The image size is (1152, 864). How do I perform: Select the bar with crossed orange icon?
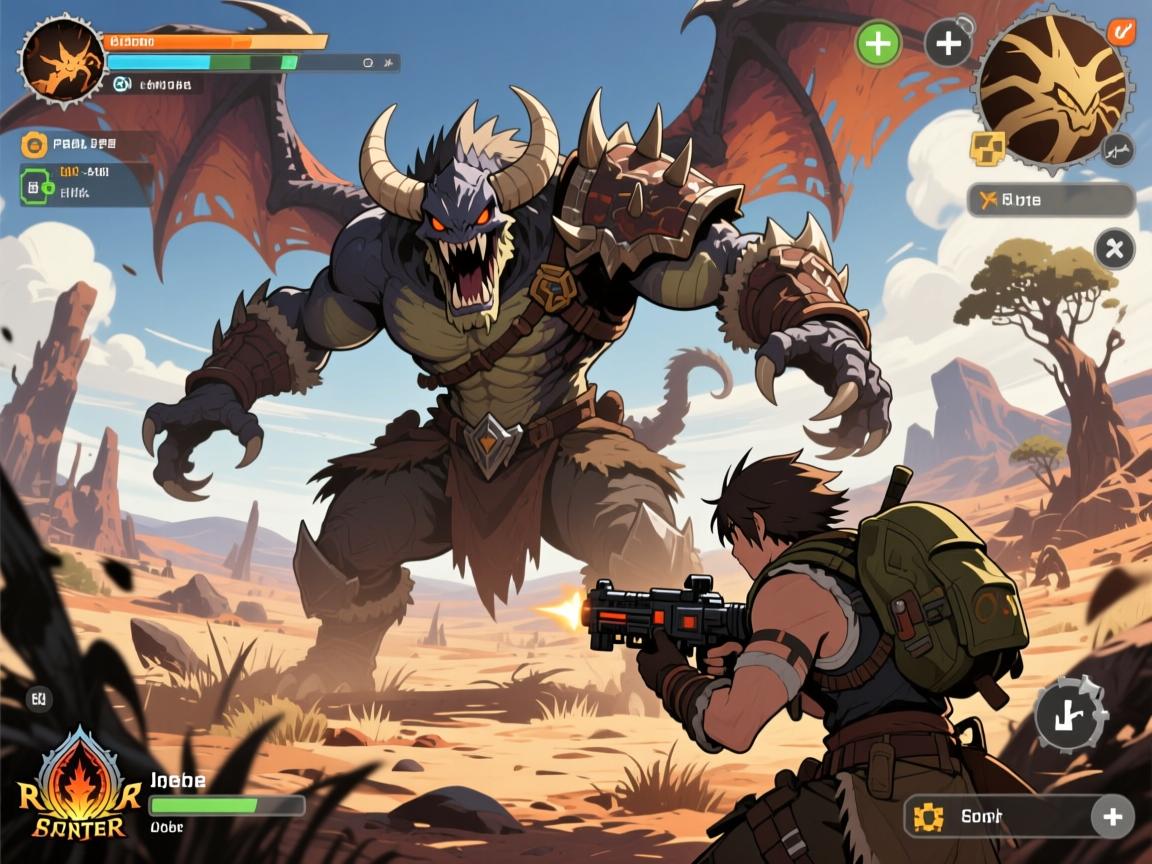tap(1050, 199)
